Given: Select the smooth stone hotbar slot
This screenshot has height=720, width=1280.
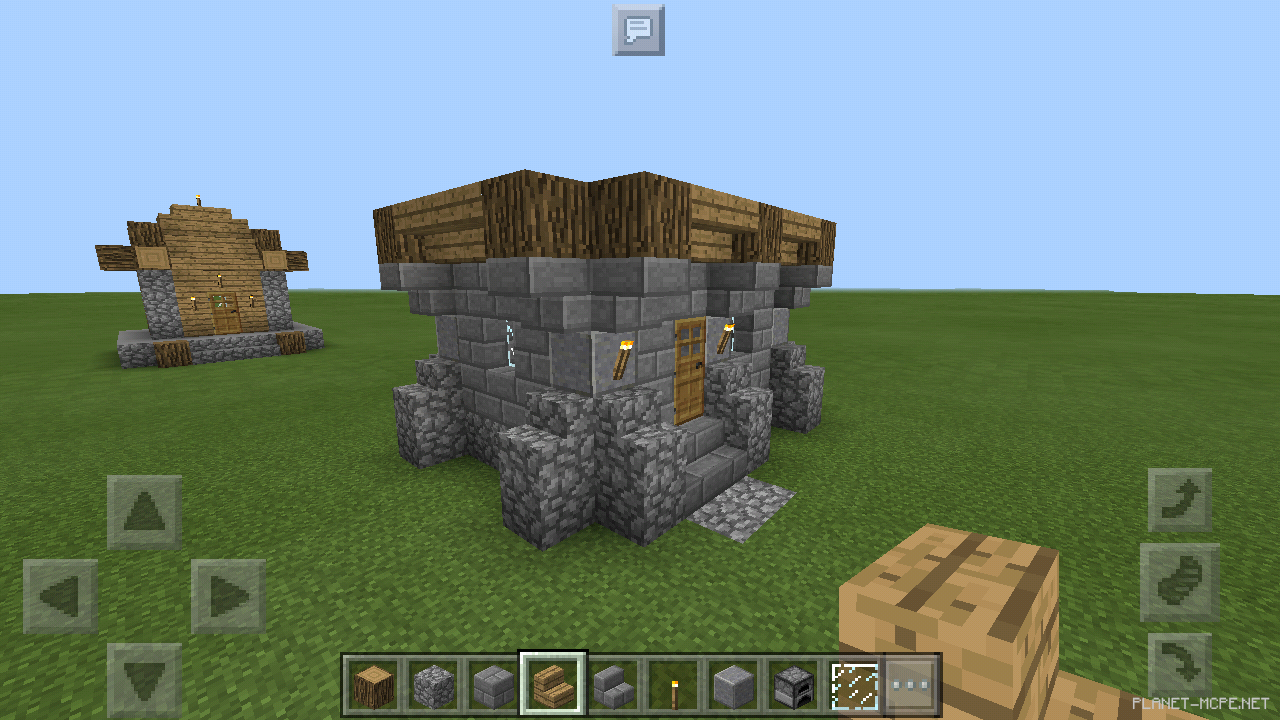Looking at the screenshot, I should click(733, 681).
